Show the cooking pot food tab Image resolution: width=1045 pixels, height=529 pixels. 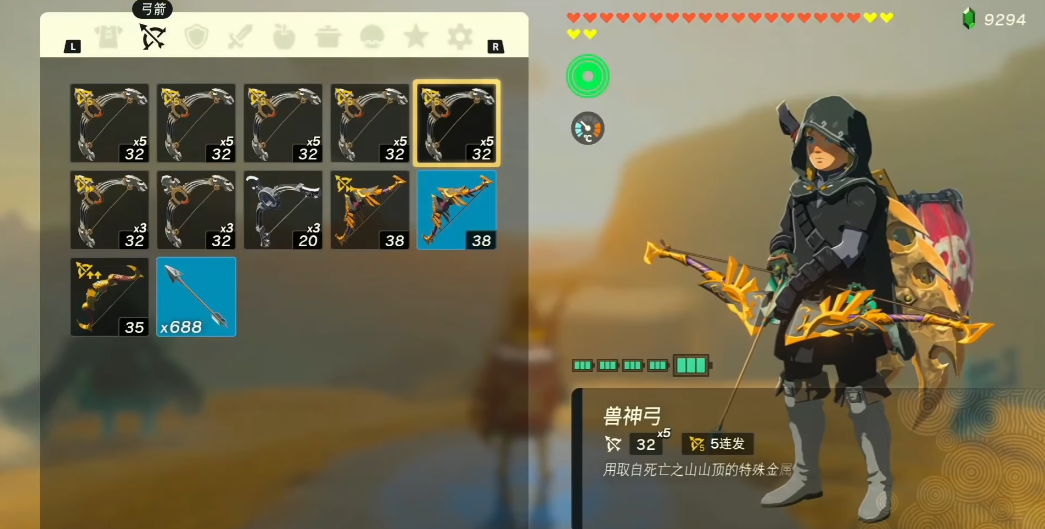click(328, 38)
